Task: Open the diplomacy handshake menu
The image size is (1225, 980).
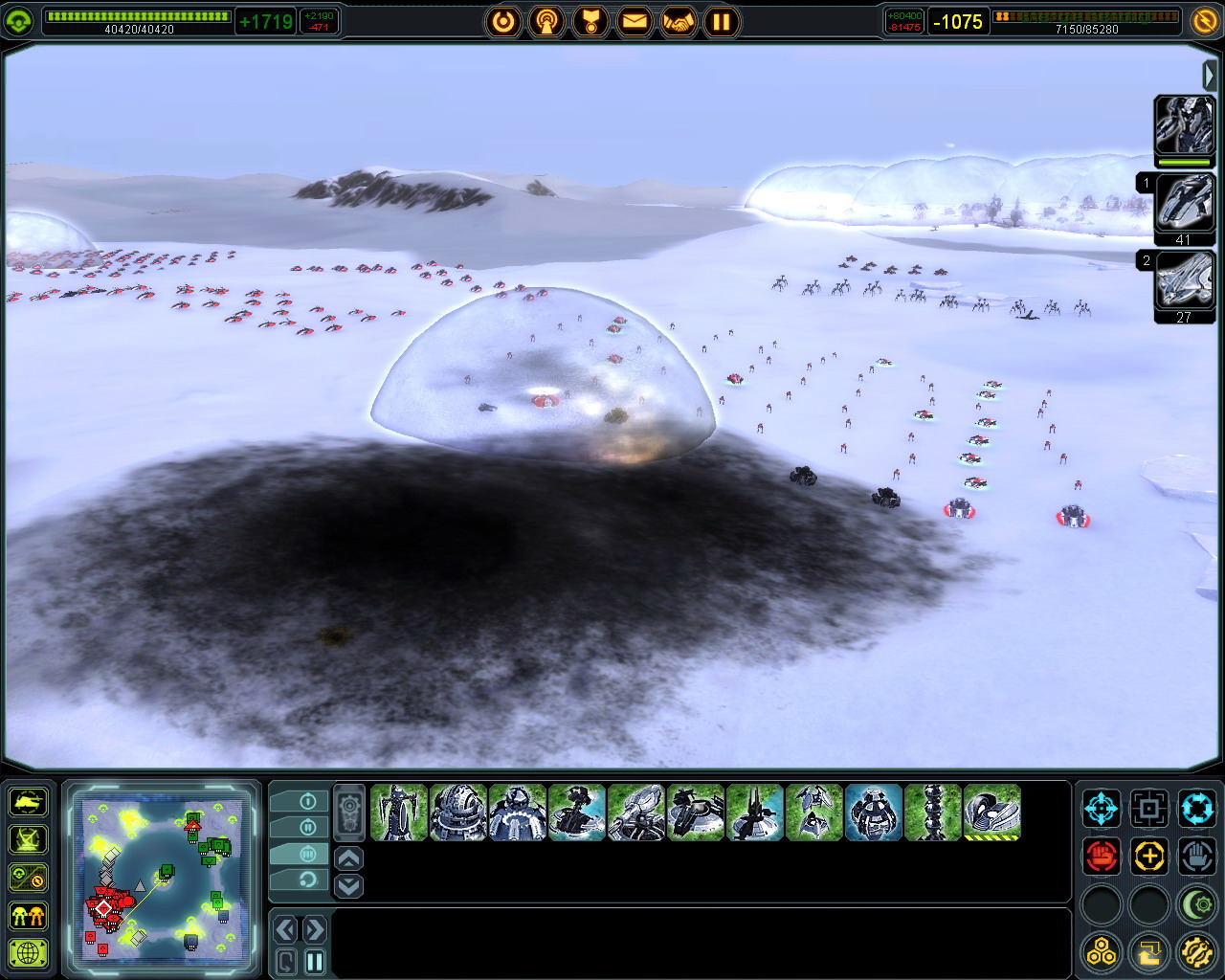Action: click(679, 21)
